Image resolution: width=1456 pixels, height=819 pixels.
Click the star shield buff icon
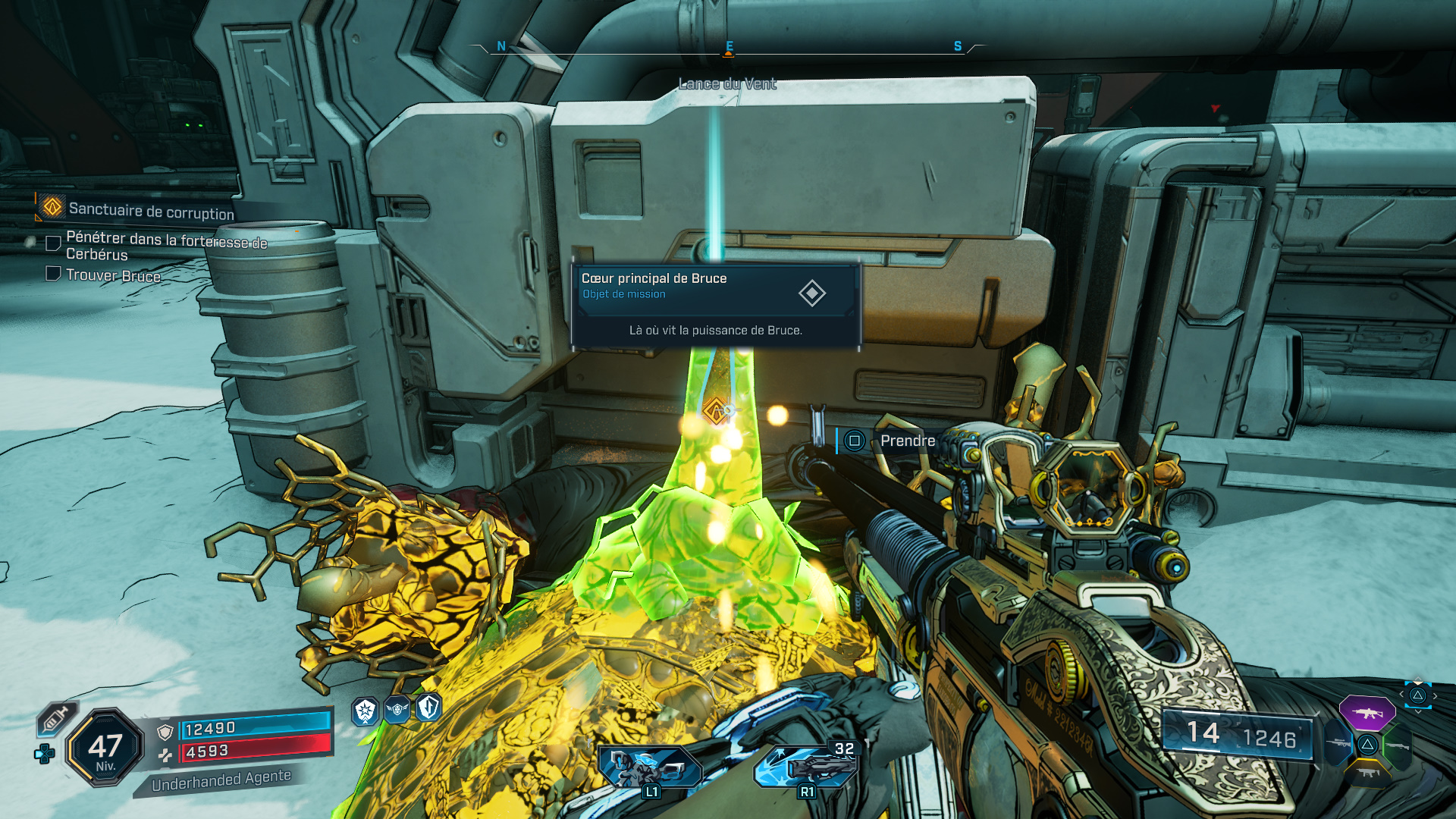pos(366,711)
